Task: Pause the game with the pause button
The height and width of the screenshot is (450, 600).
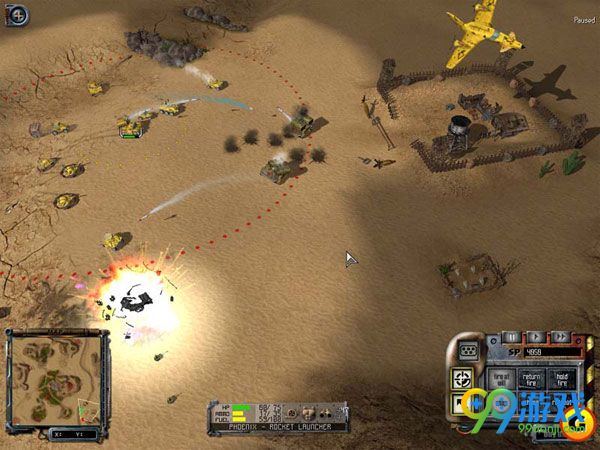Action: coord(510,337)
